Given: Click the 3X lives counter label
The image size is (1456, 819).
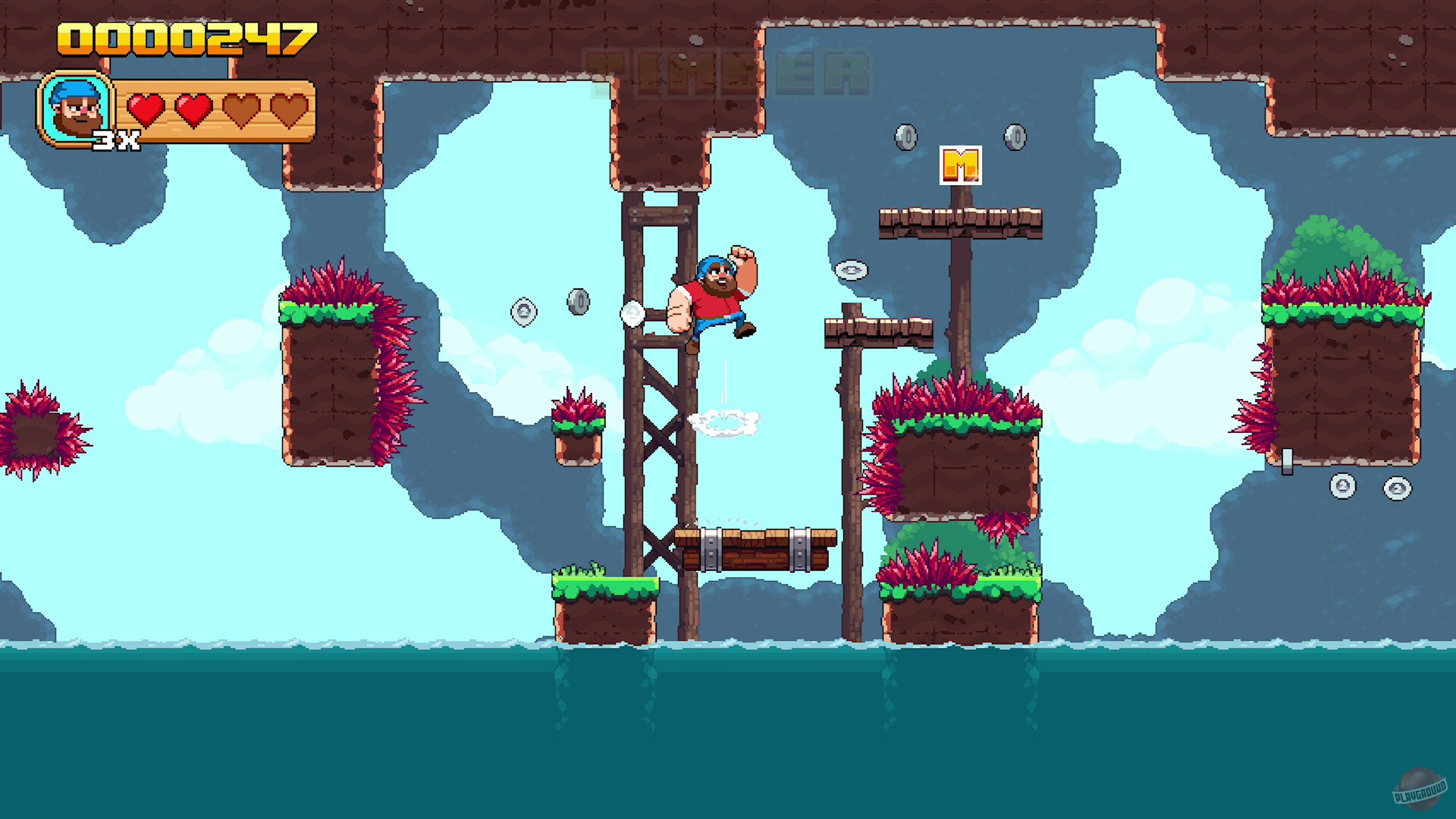Looking at the screenshot, I should pos(118,140).
